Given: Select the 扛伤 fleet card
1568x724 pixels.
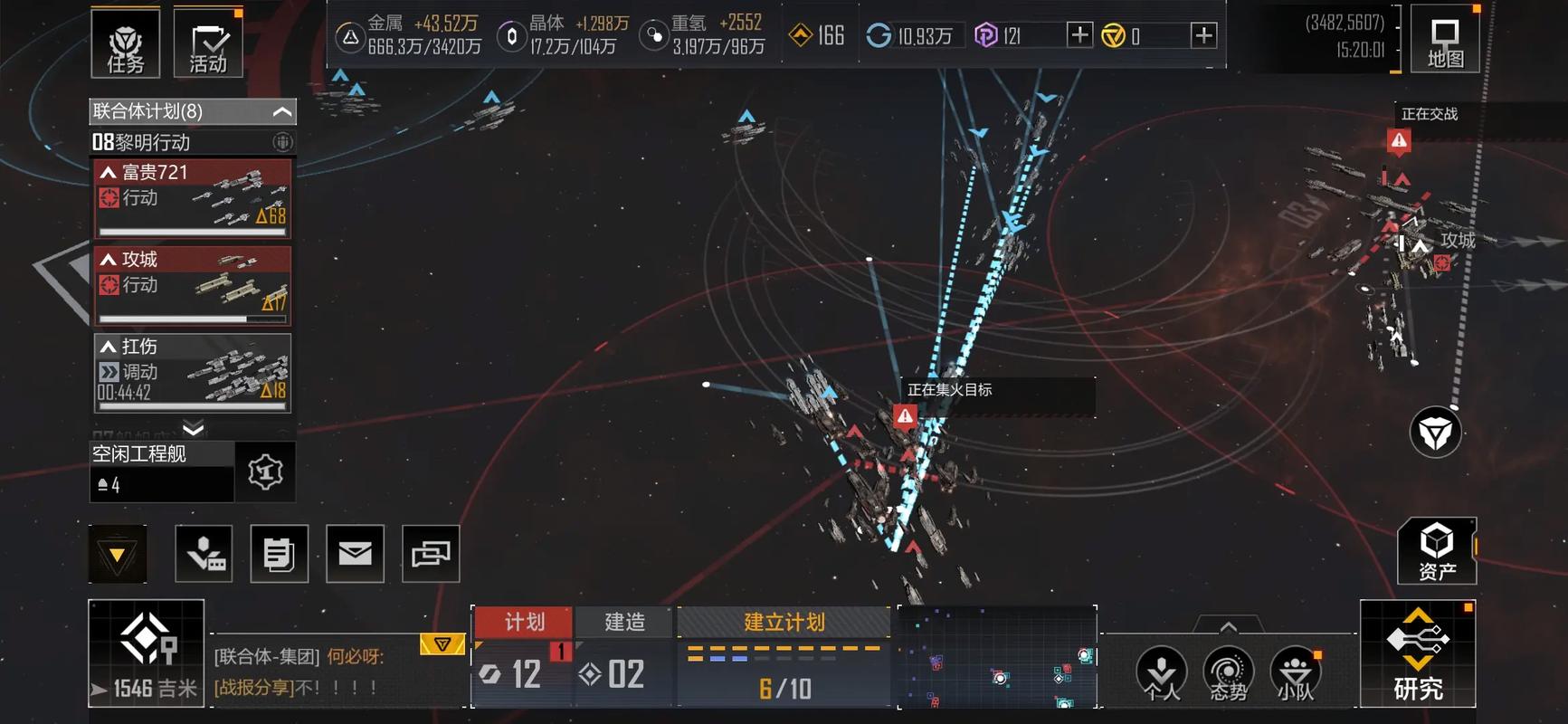Looking at the screenshot, I should point(193,372).
